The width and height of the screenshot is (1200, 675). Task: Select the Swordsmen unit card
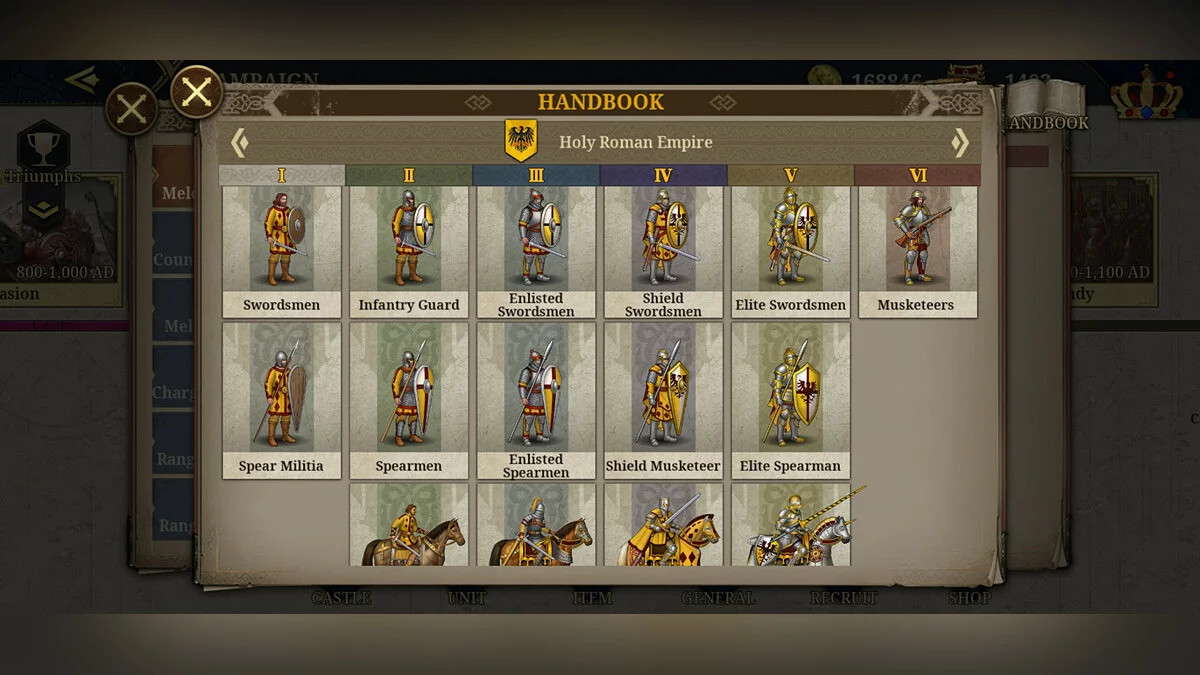pyautogui.click(x=282, y=251)
